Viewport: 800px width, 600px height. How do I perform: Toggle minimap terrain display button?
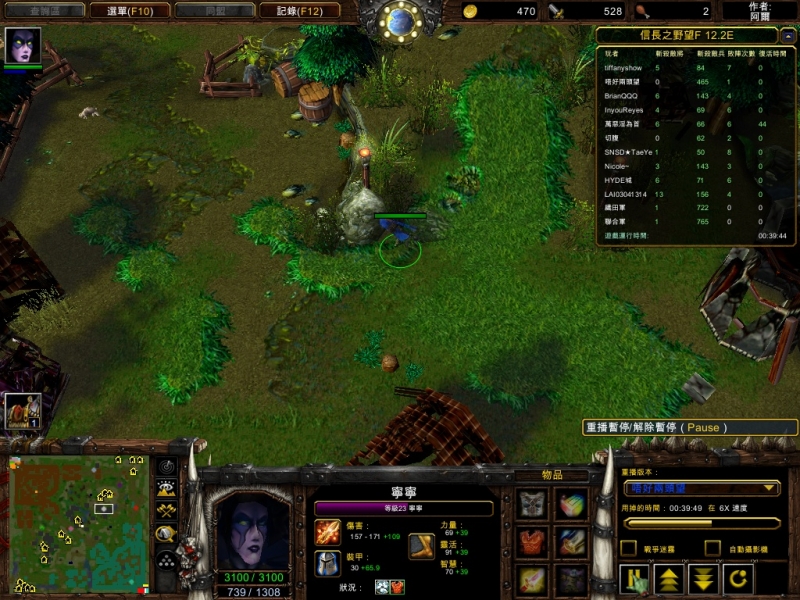[166, 489]
